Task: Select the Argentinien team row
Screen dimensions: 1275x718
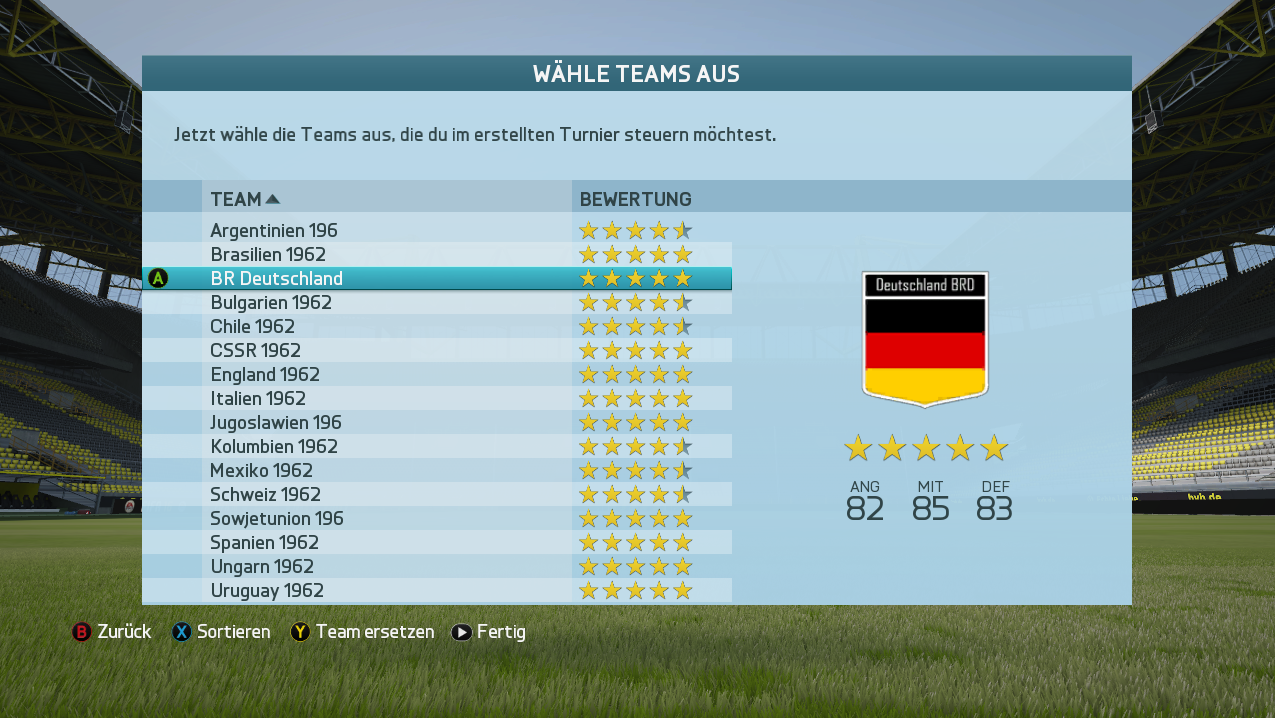Action: [274, 231]
